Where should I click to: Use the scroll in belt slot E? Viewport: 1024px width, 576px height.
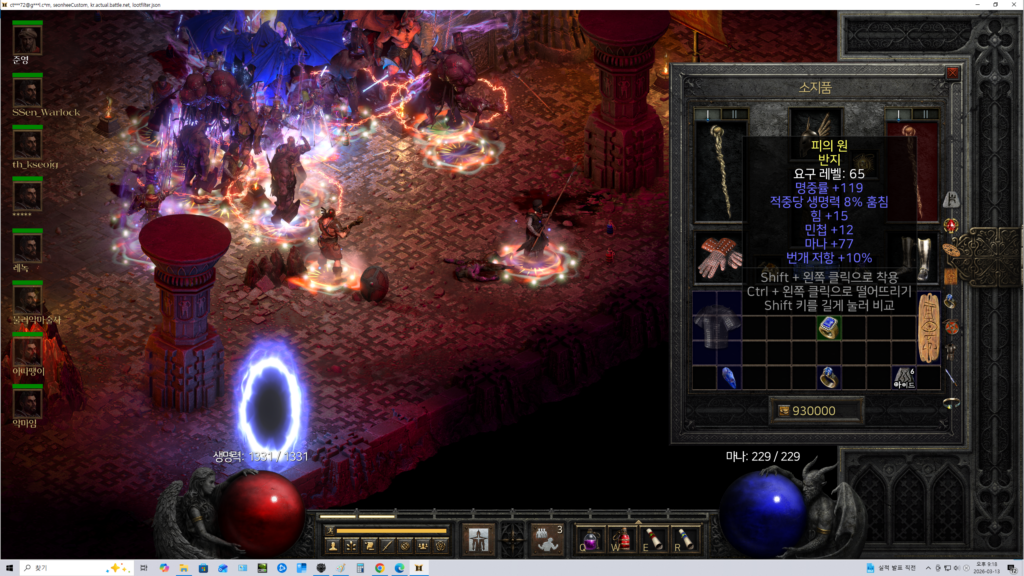653,539
